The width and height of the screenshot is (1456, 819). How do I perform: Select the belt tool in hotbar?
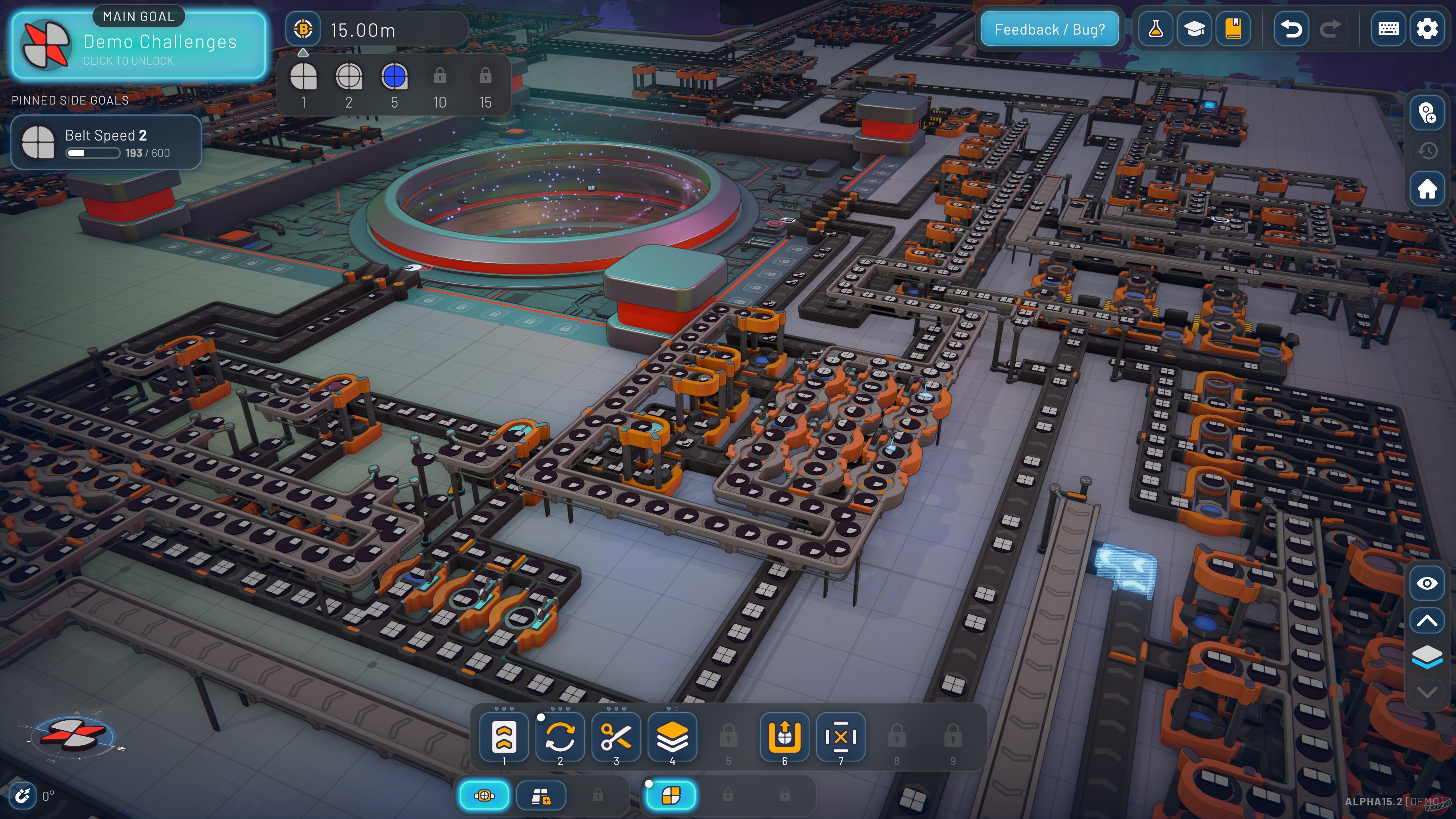coord(504,737)
